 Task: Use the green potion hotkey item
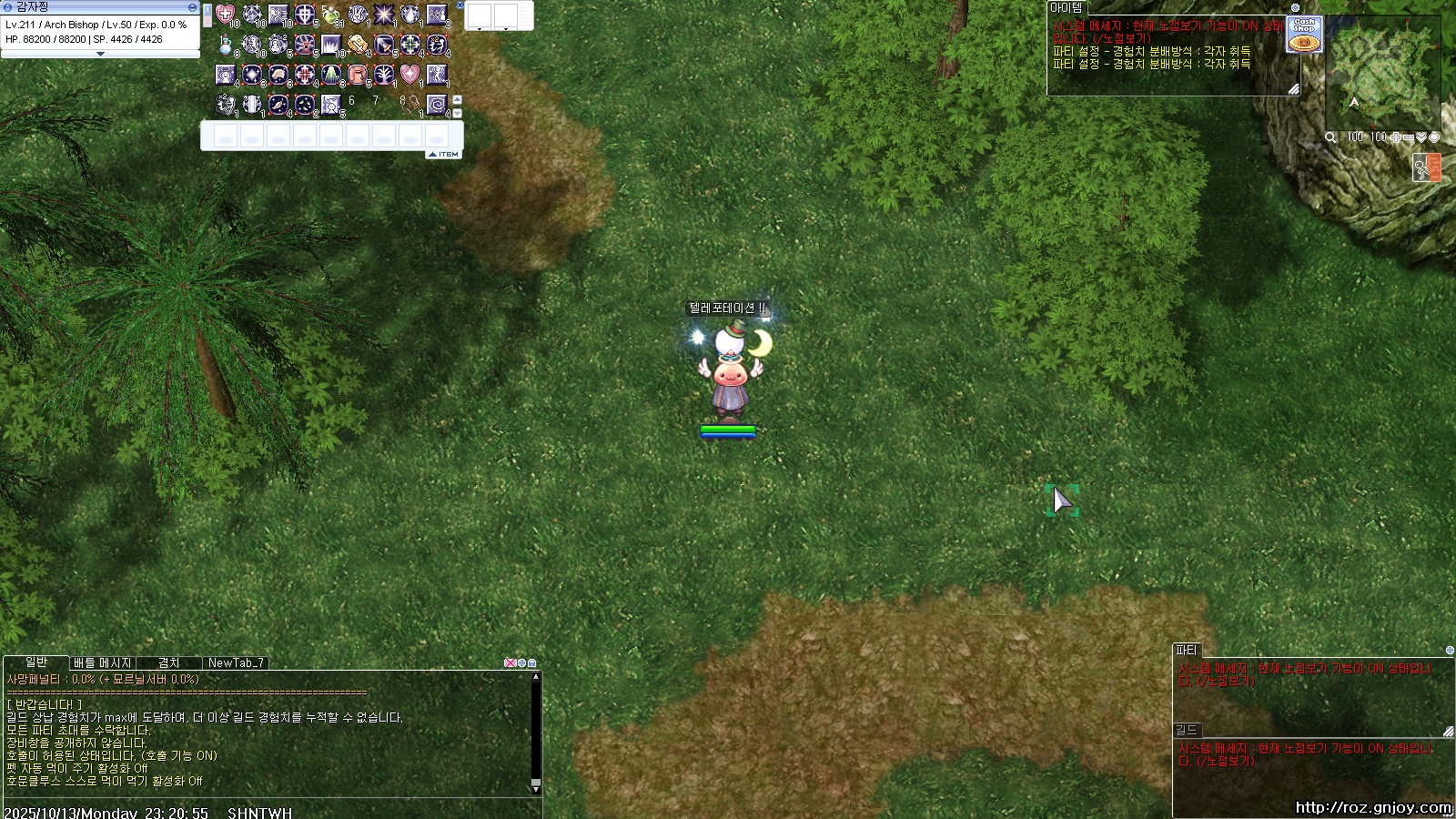pyautogui.click(x=331, y=15)
